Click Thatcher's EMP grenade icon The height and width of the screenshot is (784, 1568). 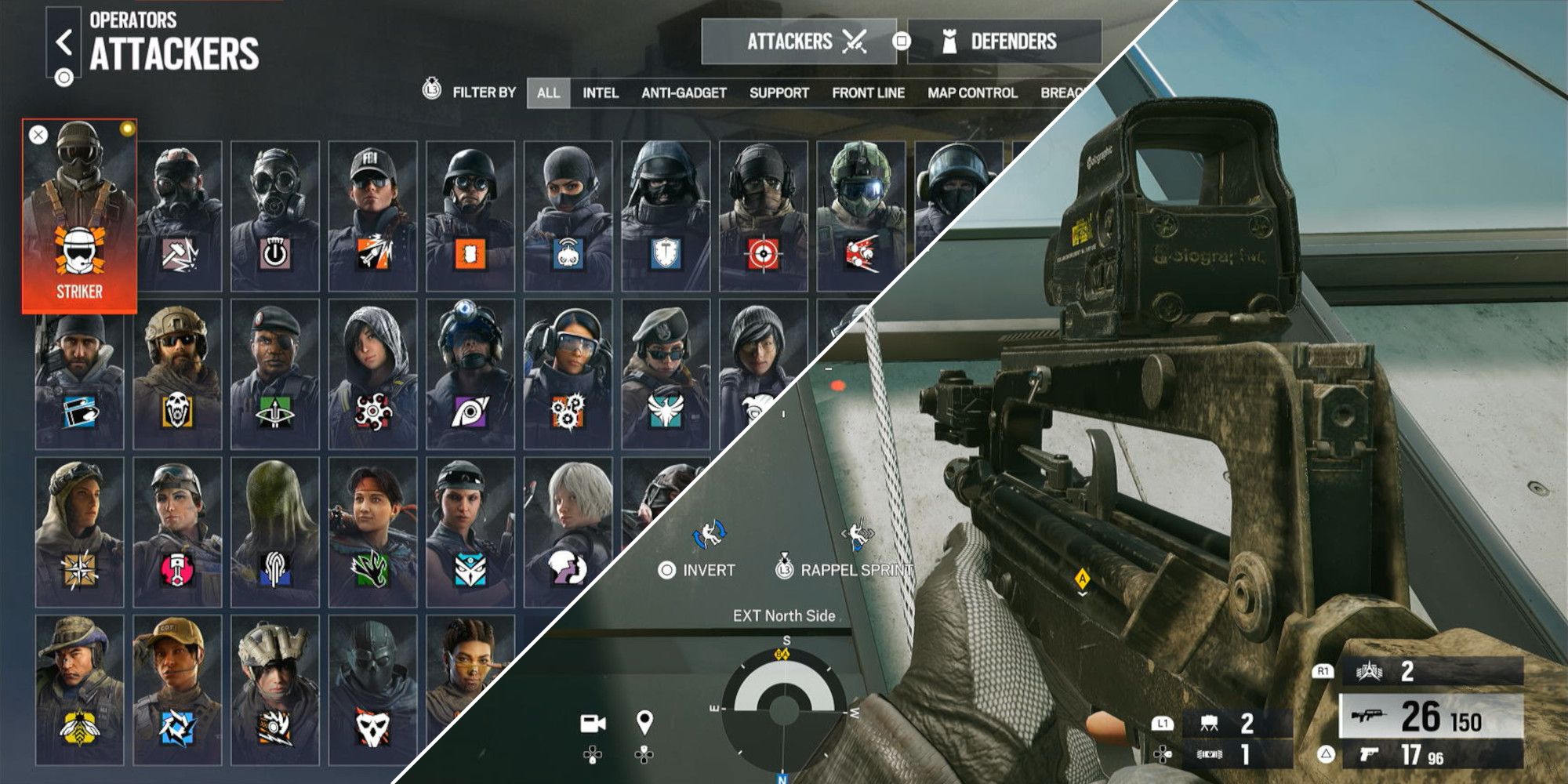pyautogui.click(x=274, y=252)
